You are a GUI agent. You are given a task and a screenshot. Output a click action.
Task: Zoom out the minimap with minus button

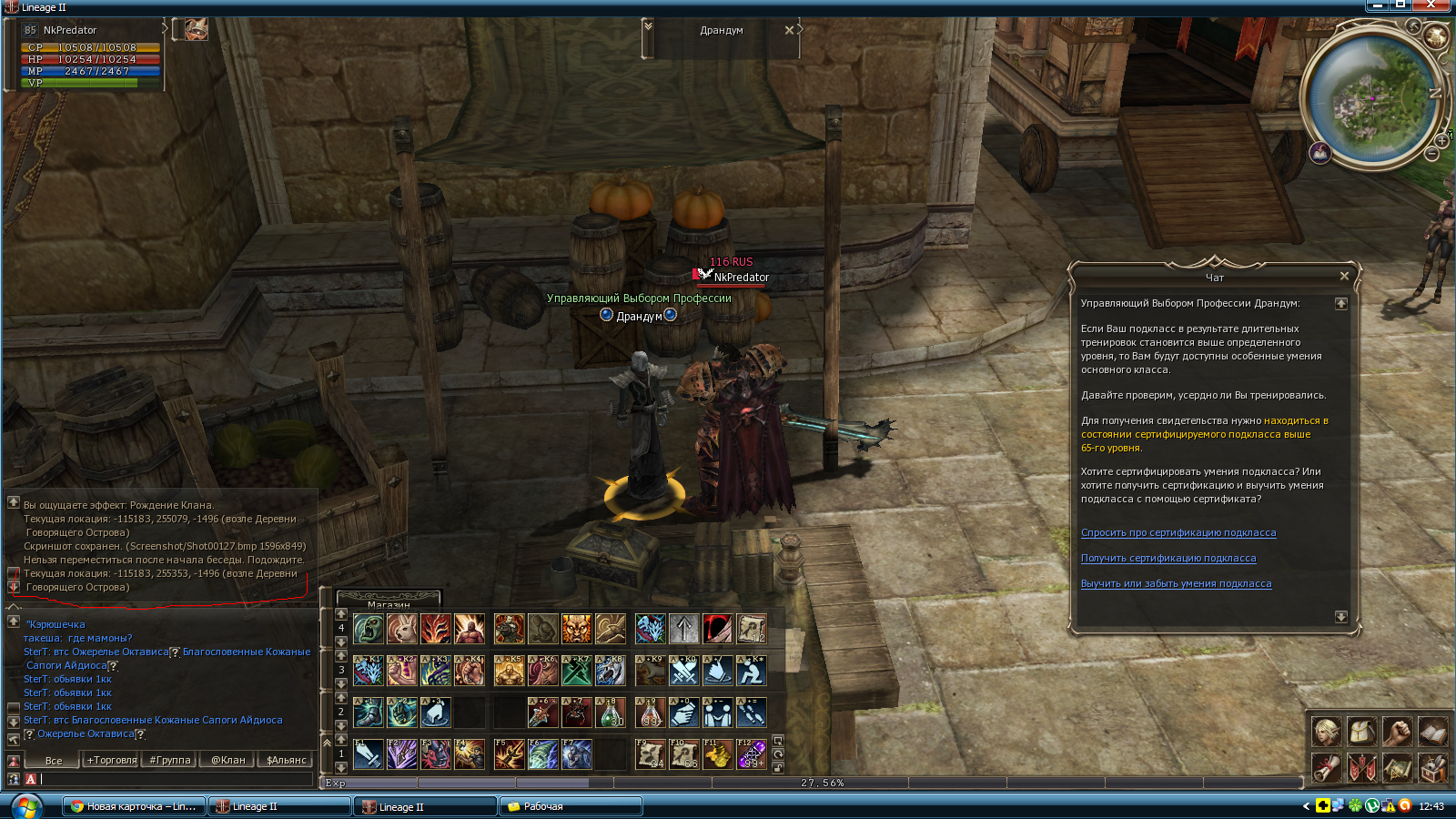(1431, 155)
